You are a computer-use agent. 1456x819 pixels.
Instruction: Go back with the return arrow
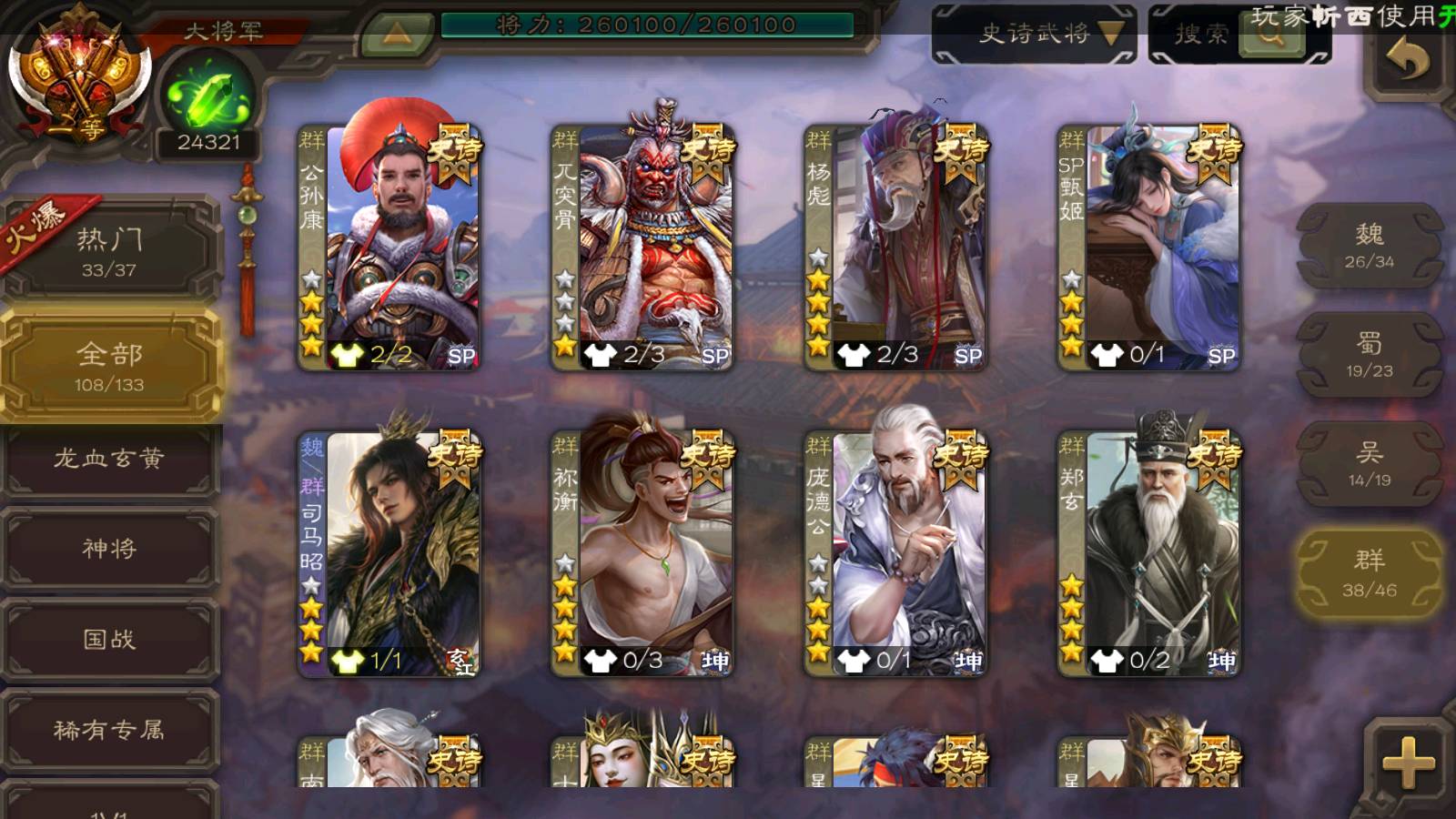[x=1407, y=62]
